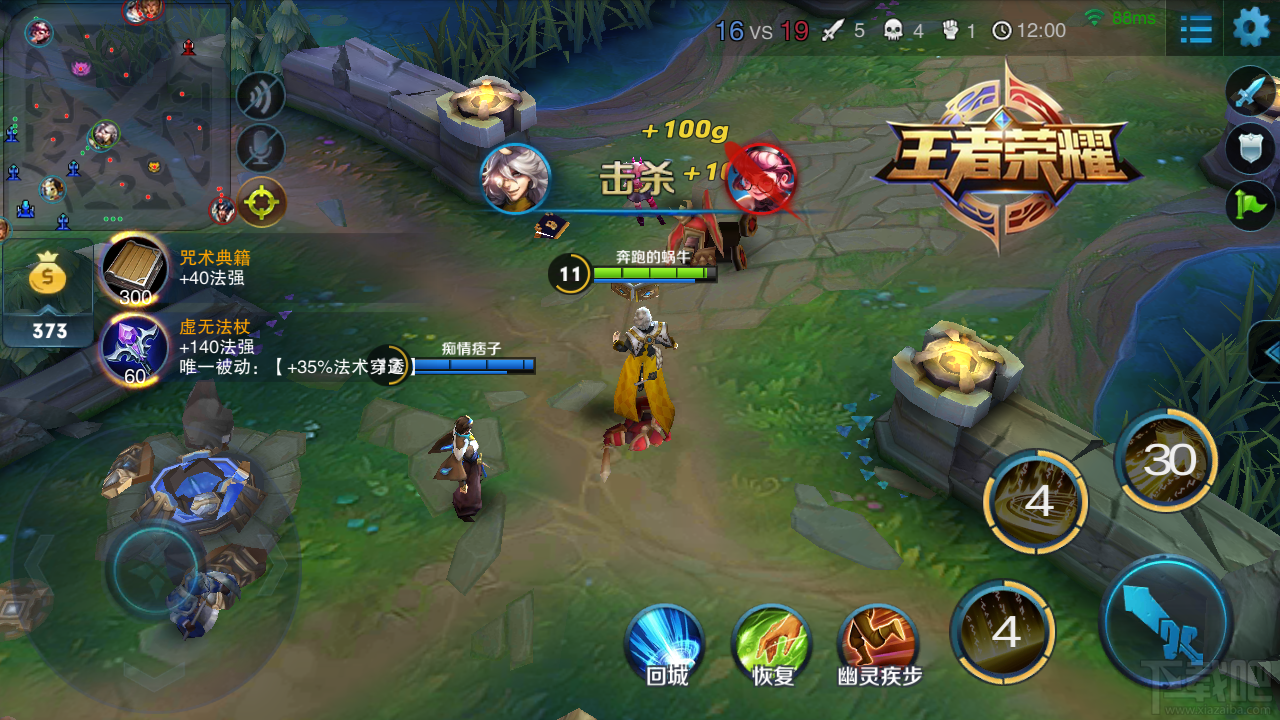Use the 恢复 restore spell
1280x720 pixels.
(771, 641)
